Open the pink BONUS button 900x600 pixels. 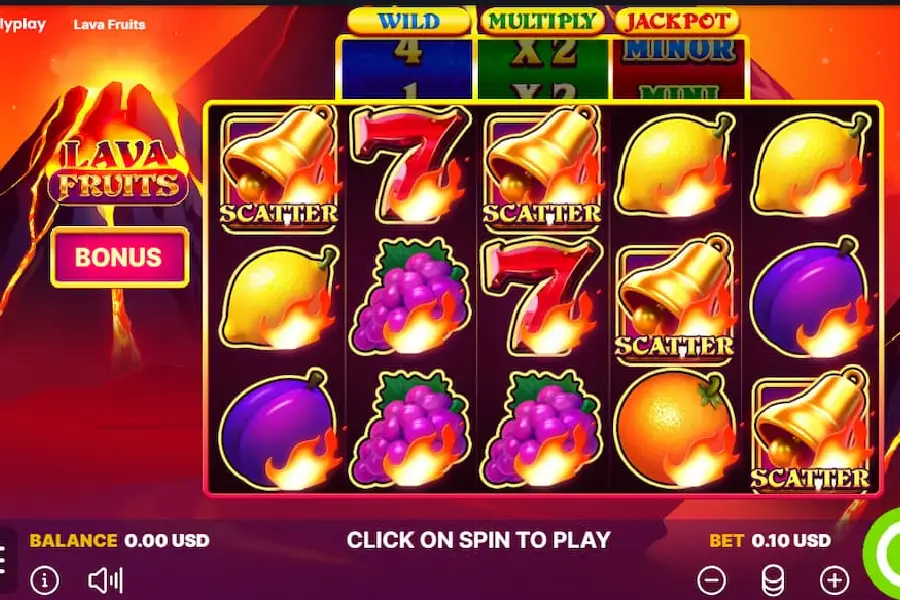pyautogui.click(x=119, y=257)
